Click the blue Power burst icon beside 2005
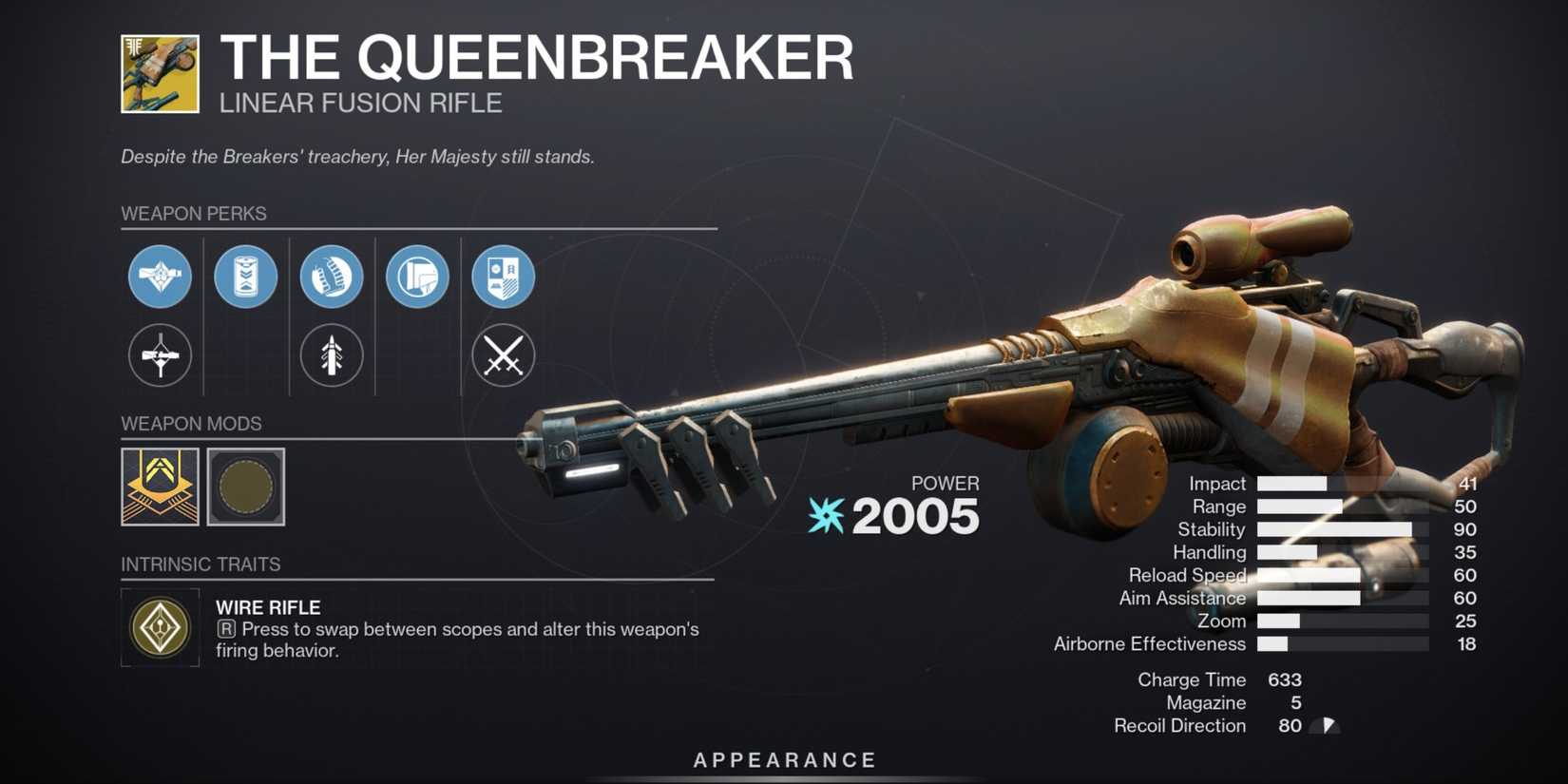Screen dimensions: 1568x784 pos(825,517)
